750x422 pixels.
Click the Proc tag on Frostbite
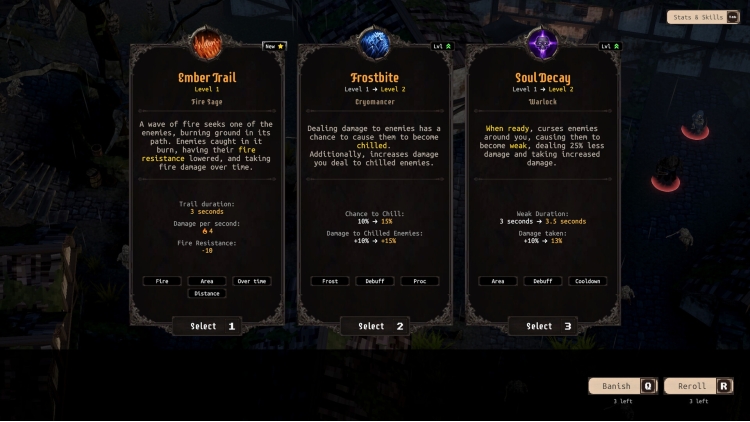419,281
